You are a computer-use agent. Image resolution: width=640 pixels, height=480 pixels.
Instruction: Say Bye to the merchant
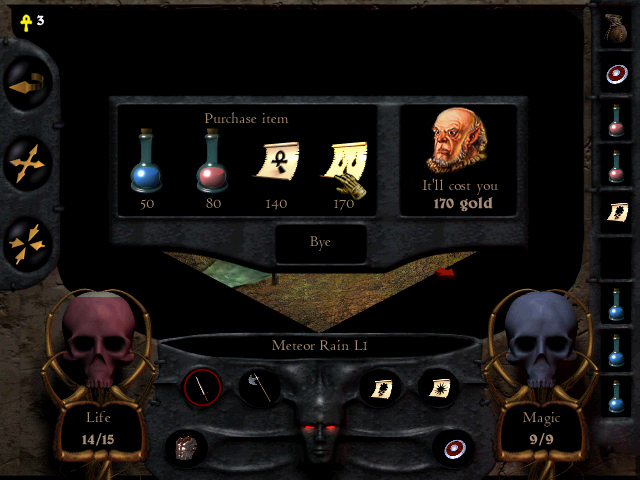click(x=320, y=242)
